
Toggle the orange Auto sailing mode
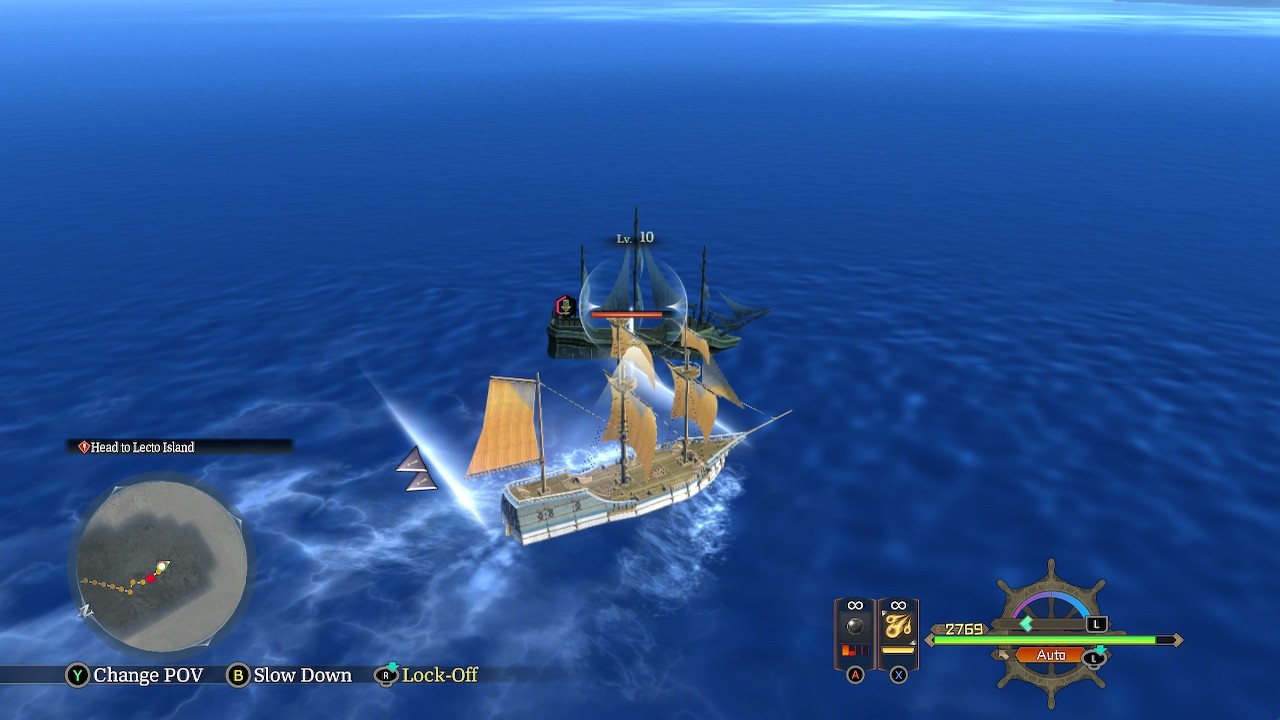[x=1050, y=655]
